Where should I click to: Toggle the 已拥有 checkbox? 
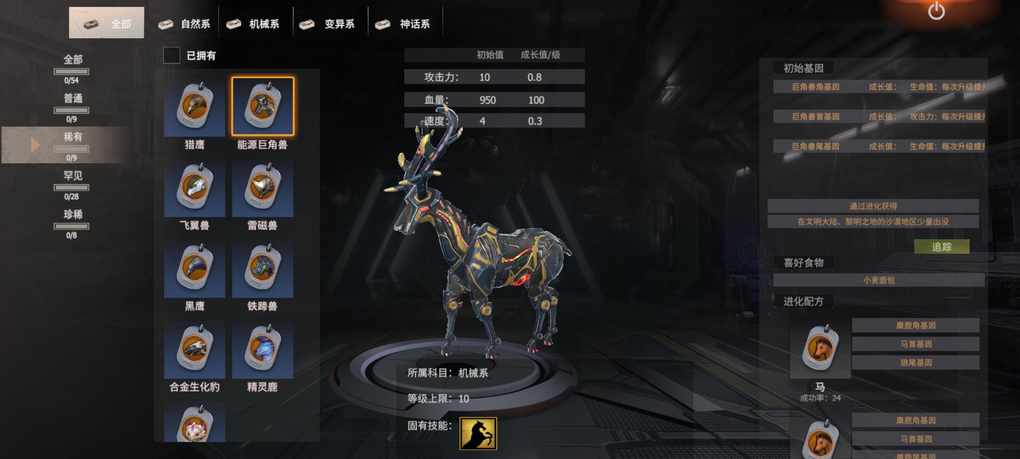[x=172, y=56]
